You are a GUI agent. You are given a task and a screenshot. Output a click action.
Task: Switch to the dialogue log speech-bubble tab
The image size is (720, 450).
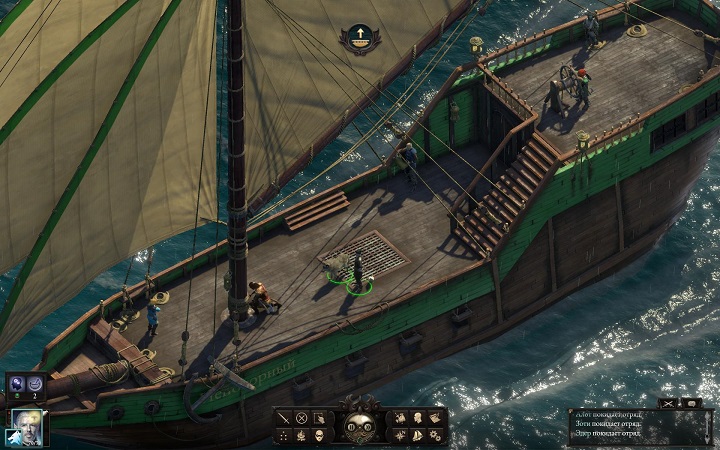[692, 402]
